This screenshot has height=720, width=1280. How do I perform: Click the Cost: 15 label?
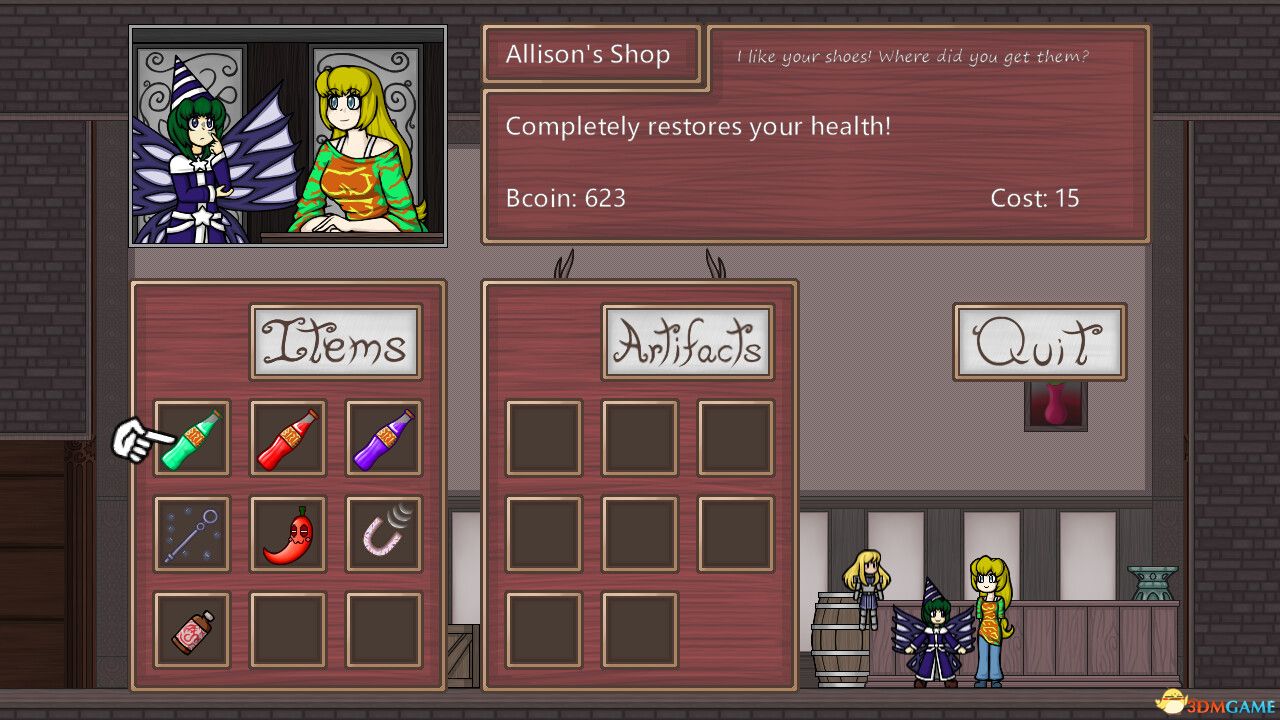point(1035,198)
